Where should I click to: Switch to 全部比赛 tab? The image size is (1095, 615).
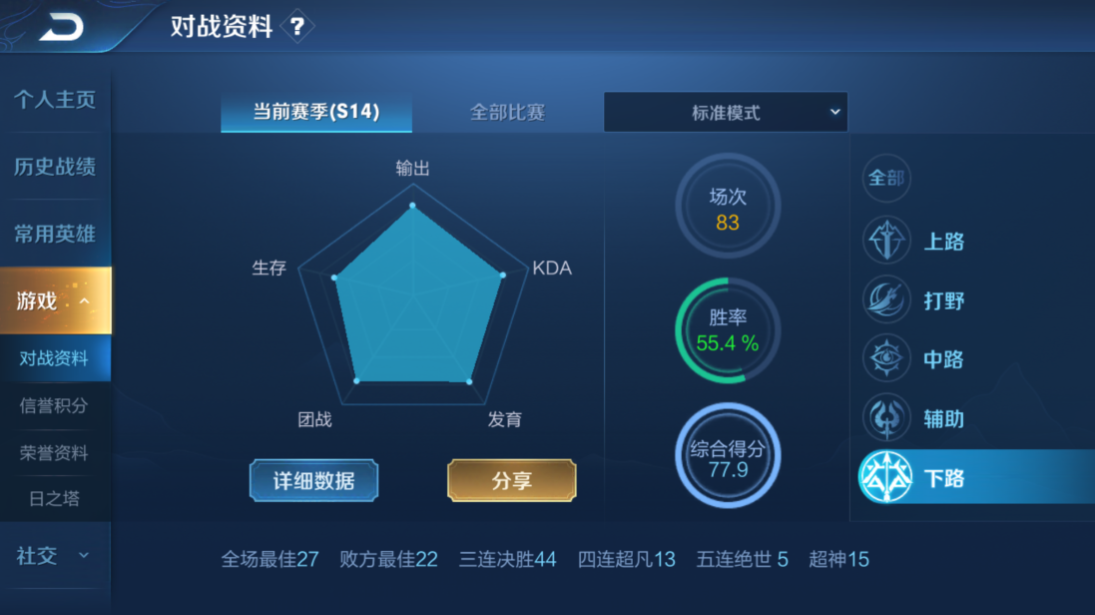tap(507, 112)
